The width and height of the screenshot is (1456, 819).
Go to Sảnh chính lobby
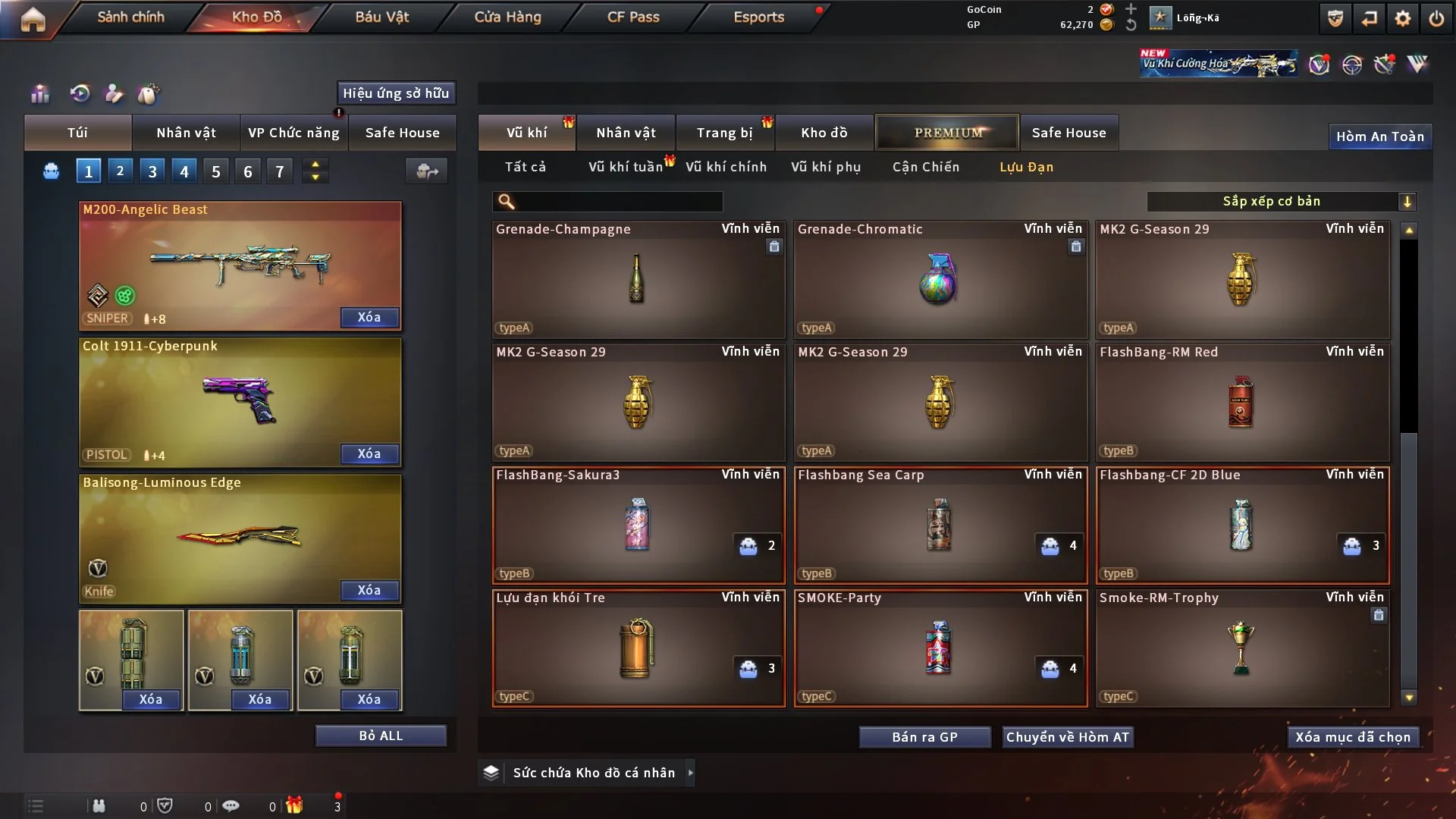pos(130,17)
